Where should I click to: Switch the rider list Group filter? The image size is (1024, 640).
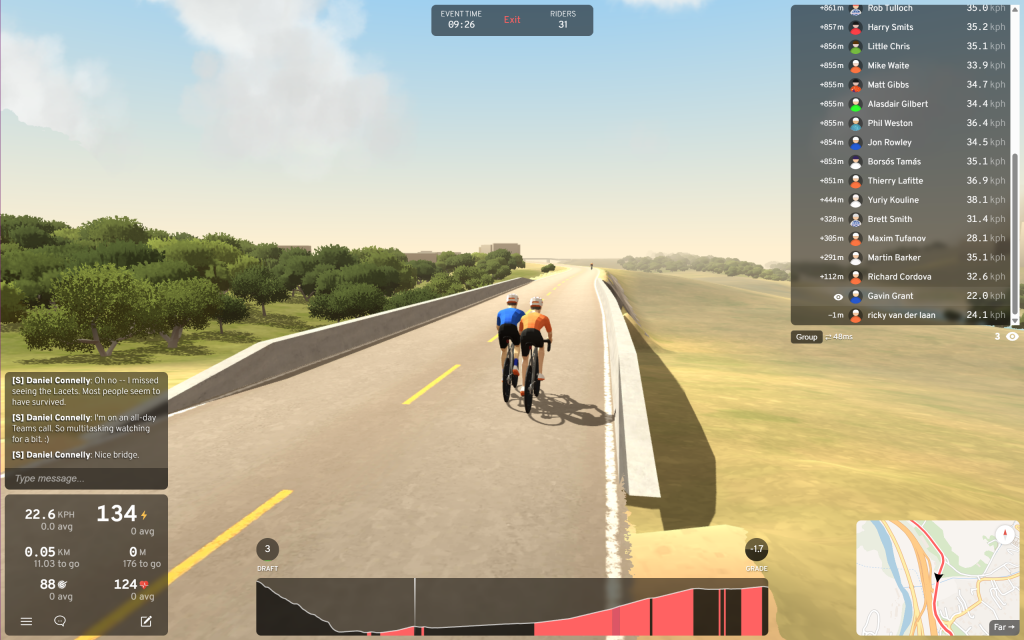click(807, 337)
